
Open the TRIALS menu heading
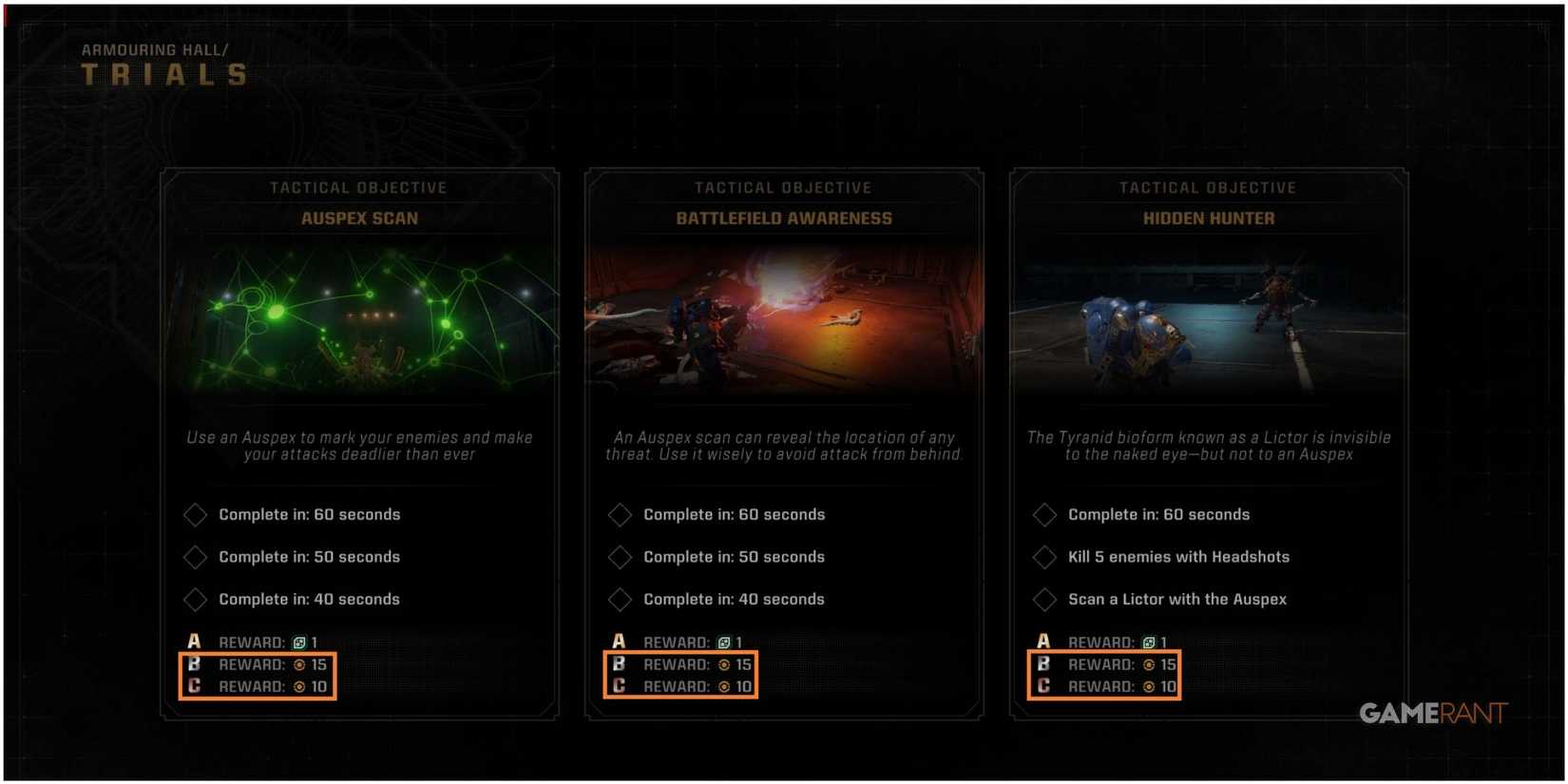pyautogui.click(x=162, y=75)
